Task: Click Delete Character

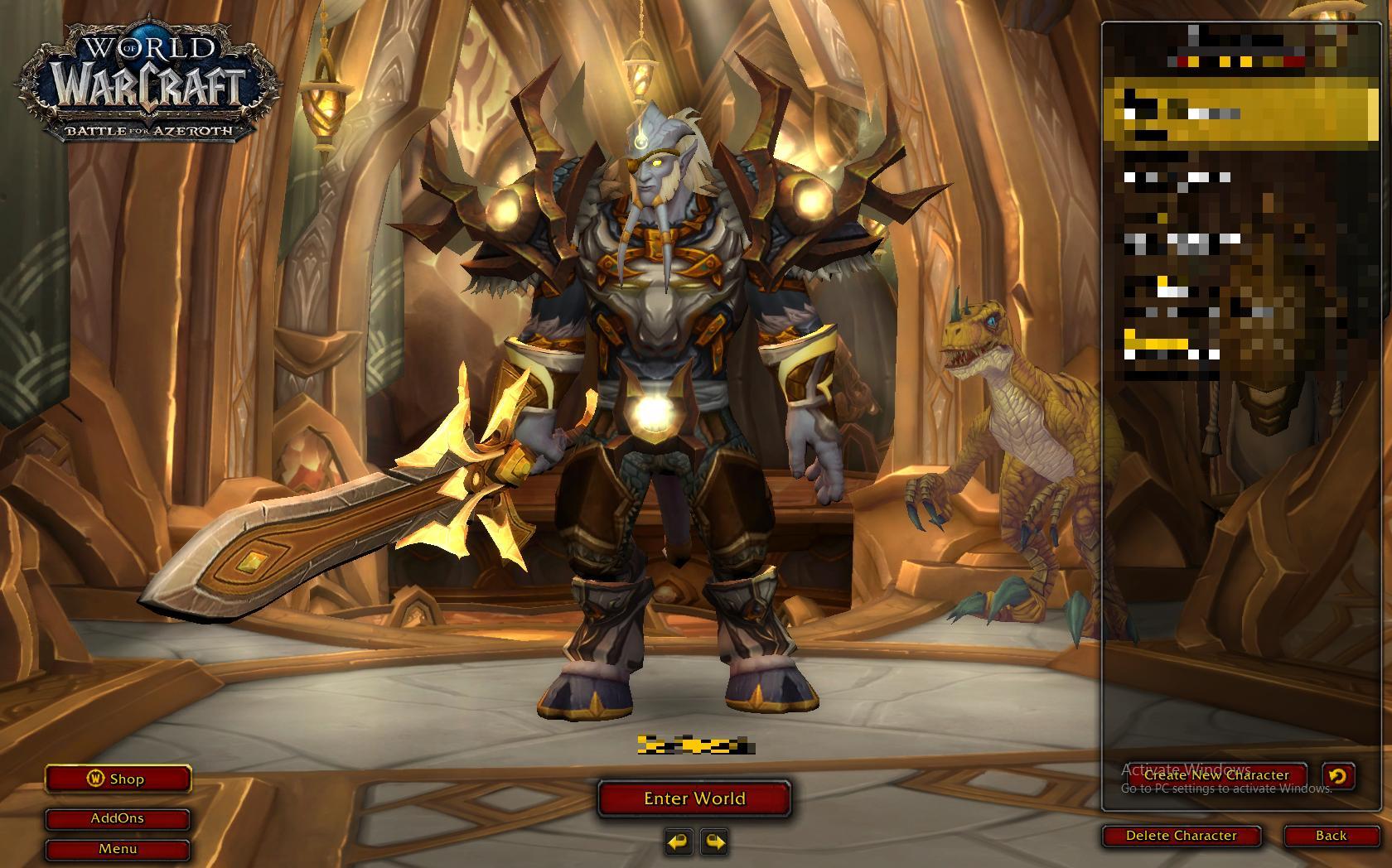Action: point(1183,836)
